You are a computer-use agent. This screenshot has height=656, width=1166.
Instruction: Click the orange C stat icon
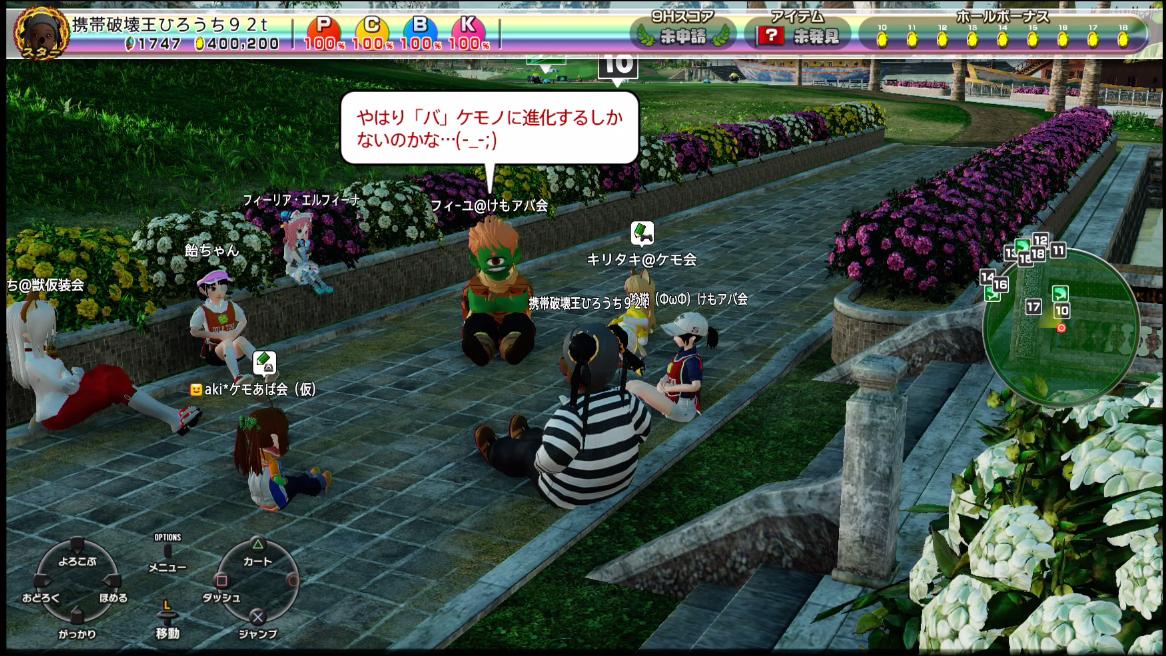coord(372,27)
